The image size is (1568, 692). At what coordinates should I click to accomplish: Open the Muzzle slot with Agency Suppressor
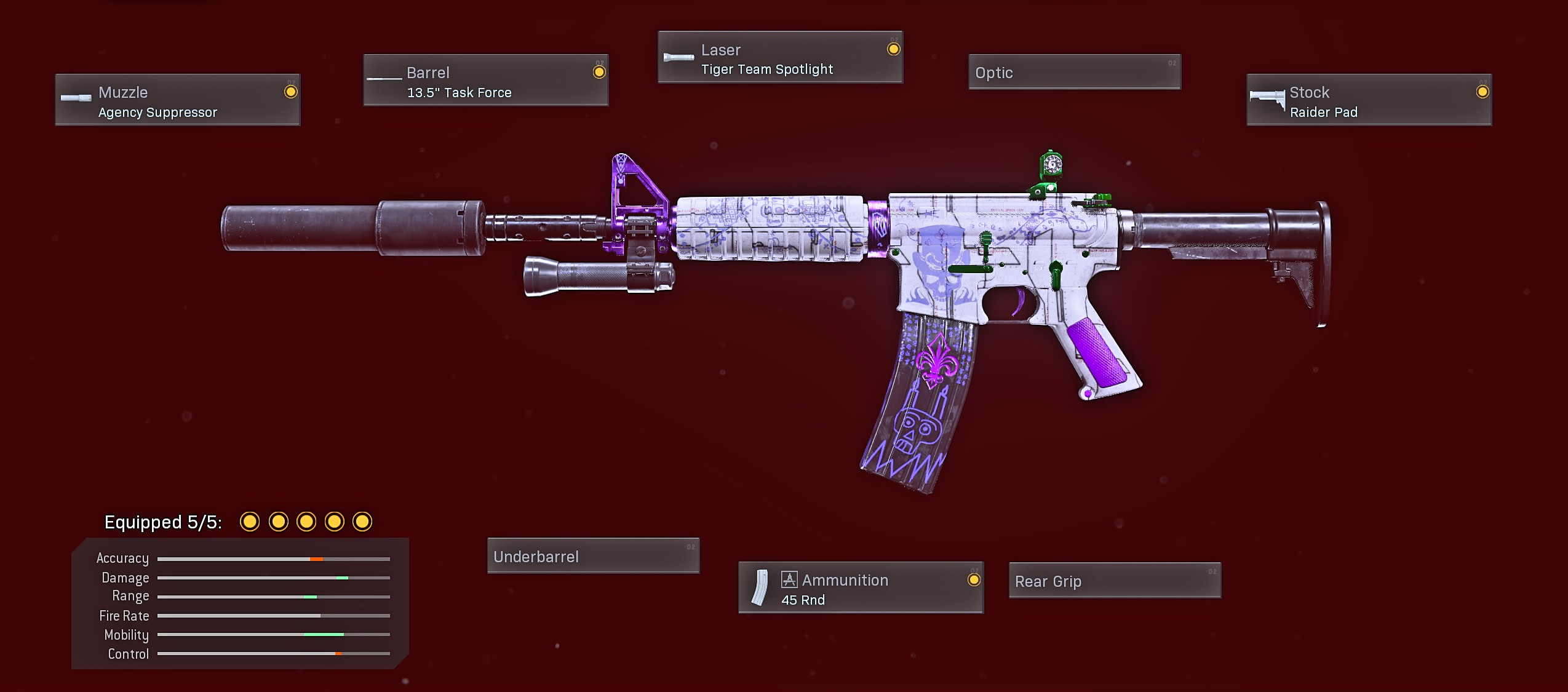177,100
